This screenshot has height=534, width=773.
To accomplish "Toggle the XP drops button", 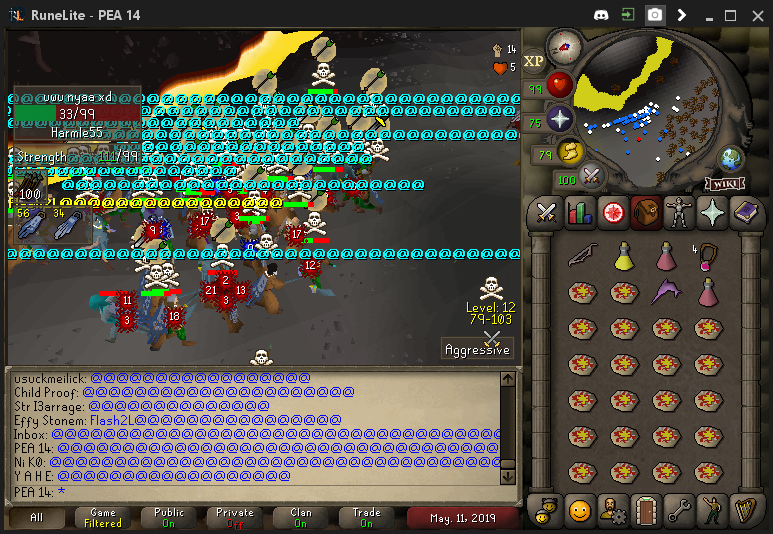I will point(534,61).
